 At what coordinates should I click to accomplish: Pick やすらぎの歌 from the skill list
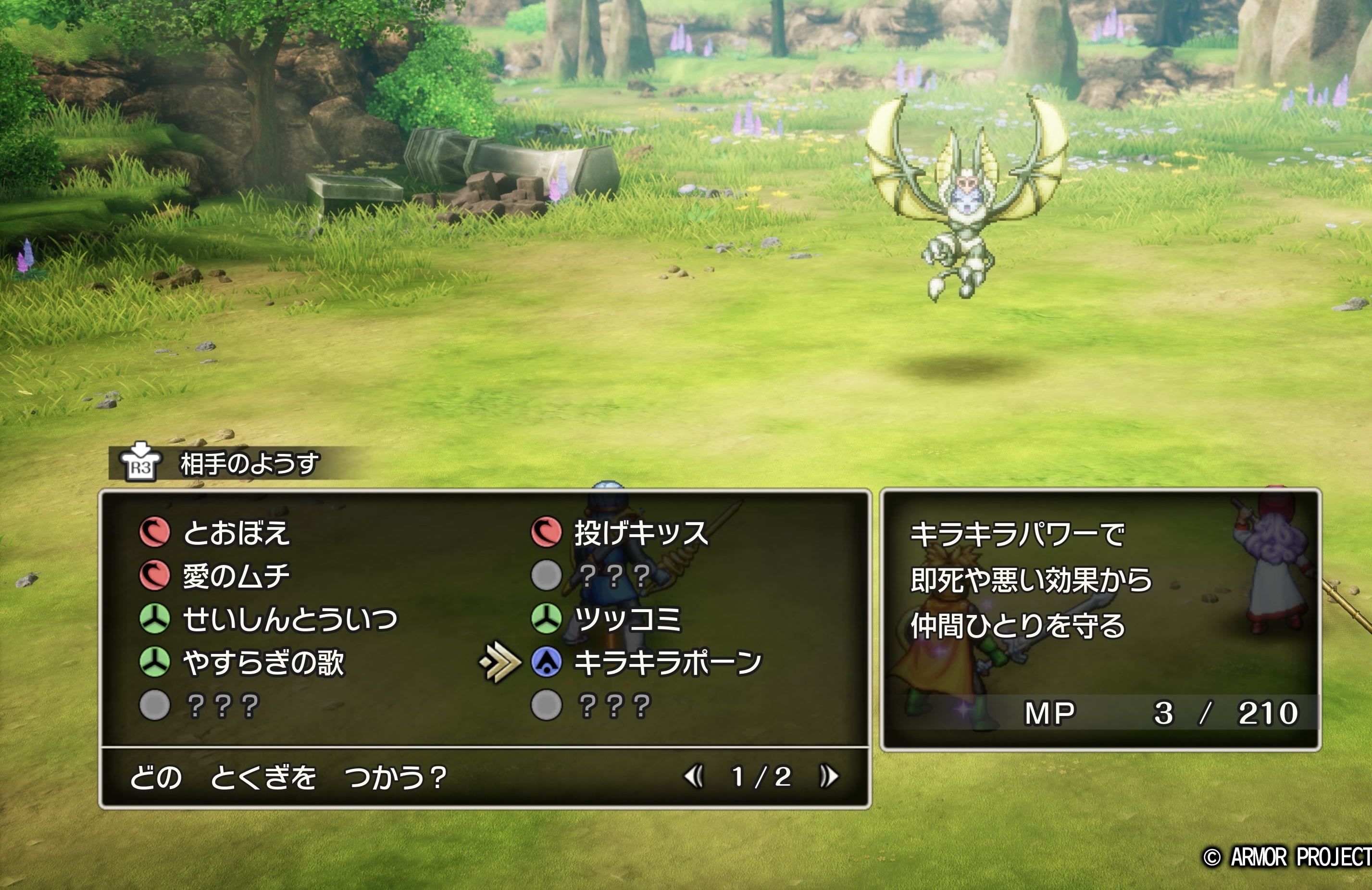263,662
